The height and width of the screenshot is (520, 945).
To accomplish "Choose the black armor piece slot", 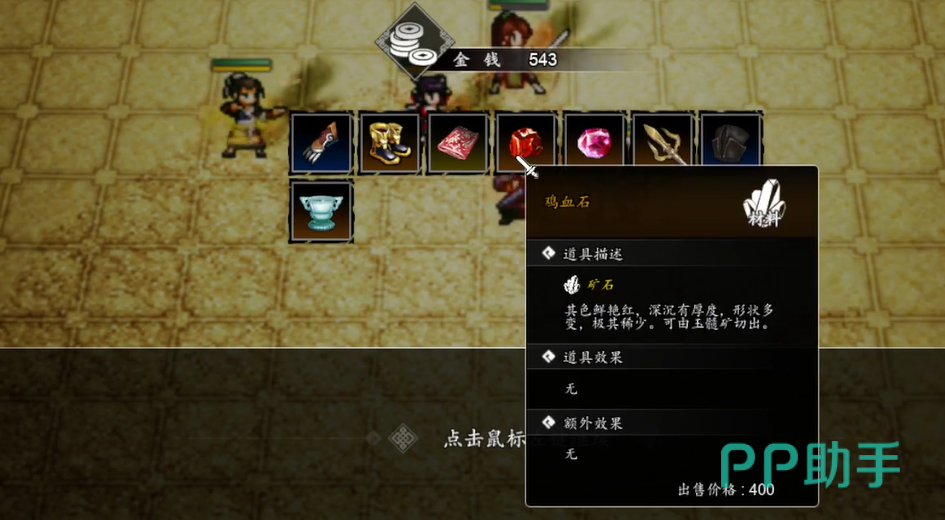I will (731, 143).
